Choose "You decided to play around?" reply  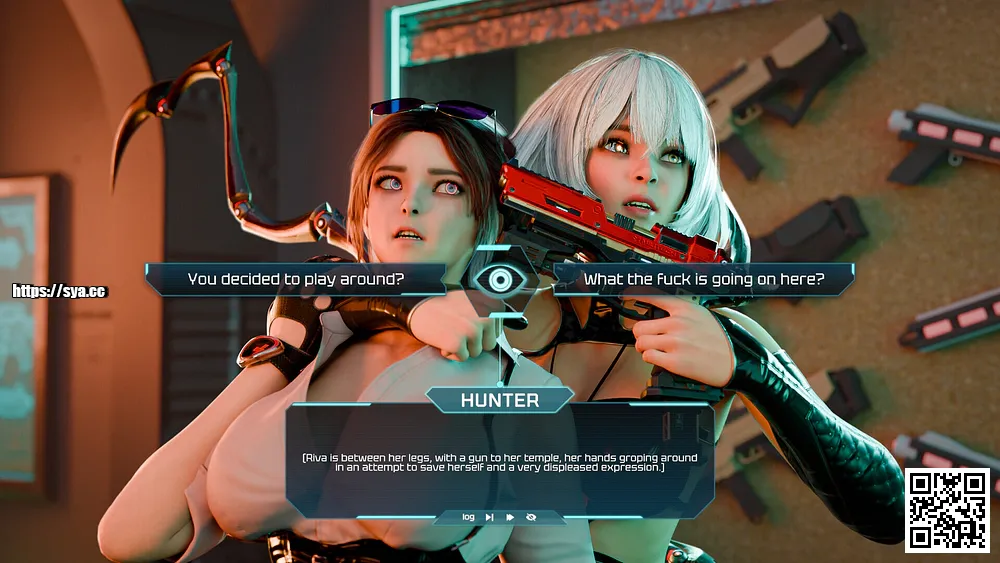click(296, 280)
